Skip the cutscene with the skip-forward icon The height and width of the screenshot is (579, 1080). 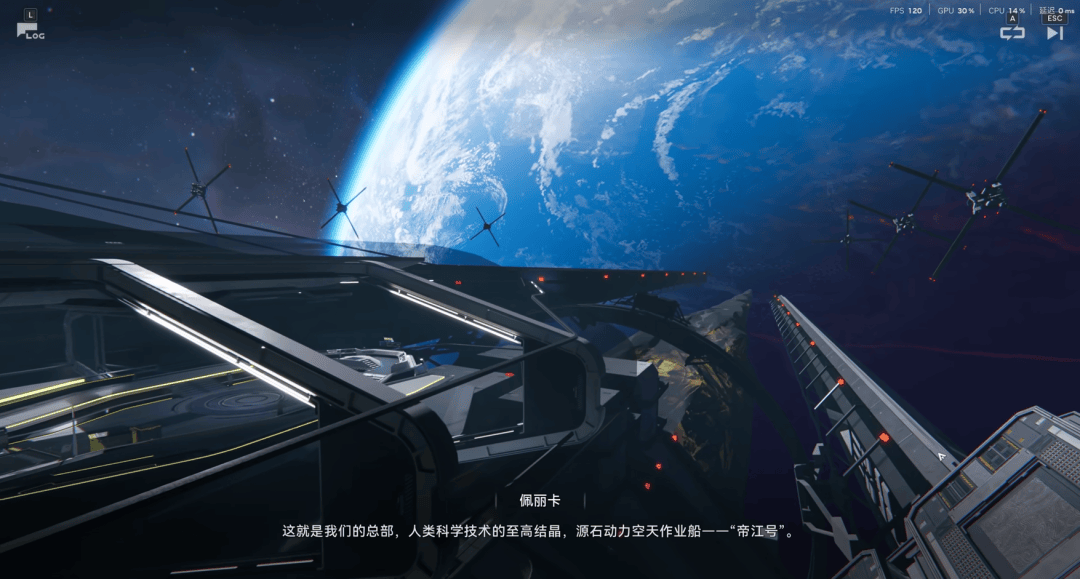(1054, 32)
